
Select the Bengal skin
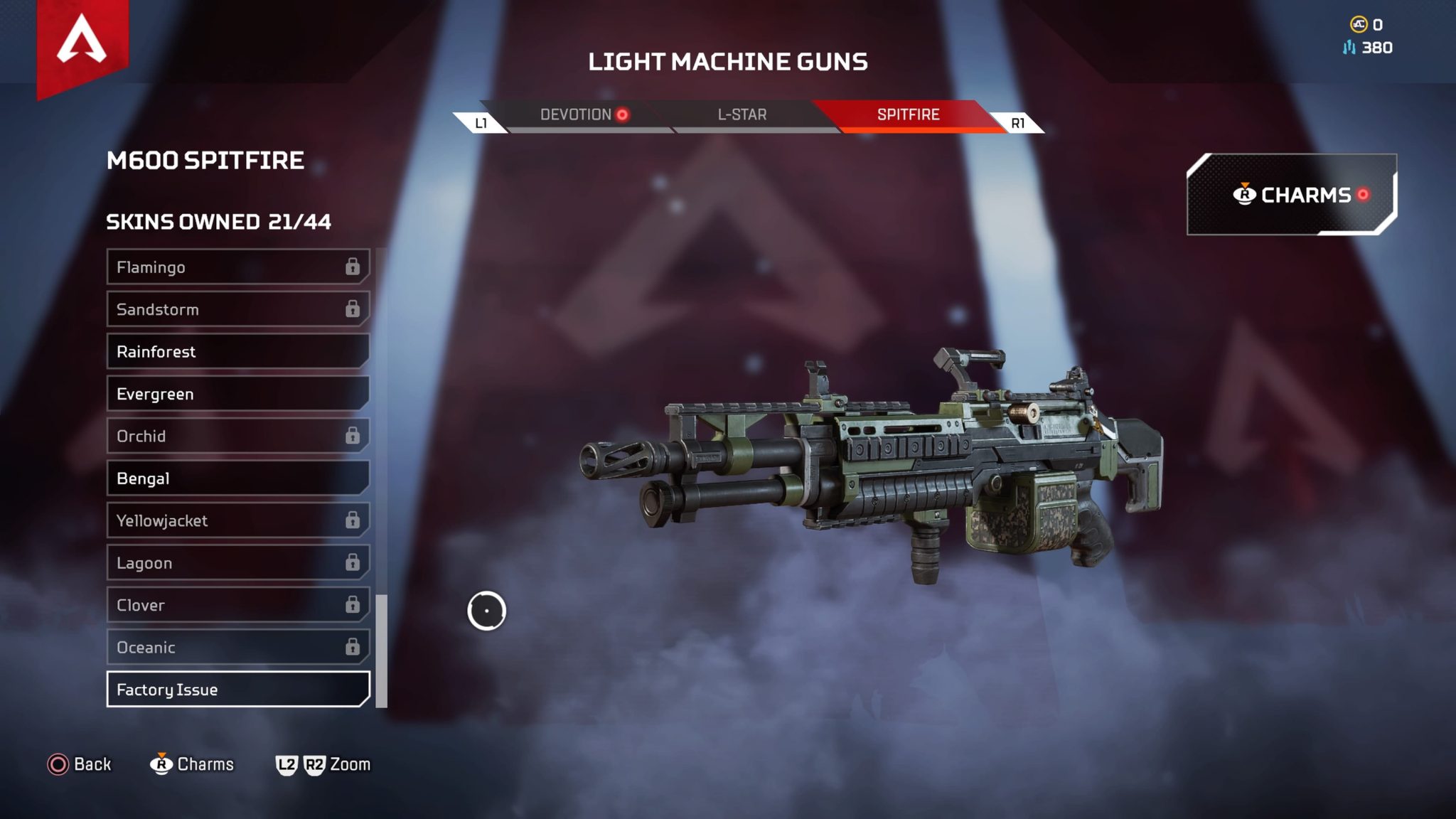pyautogui.click(x=237, y=478)
